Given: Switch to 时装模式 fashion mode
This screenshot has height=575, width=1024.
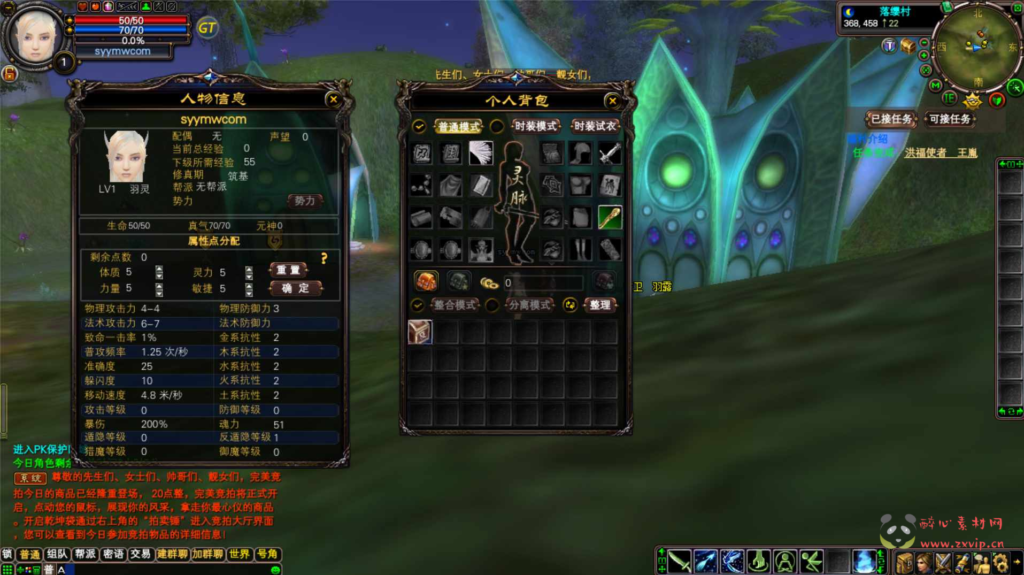Looking at the screenshot, I should click(535, 127).
